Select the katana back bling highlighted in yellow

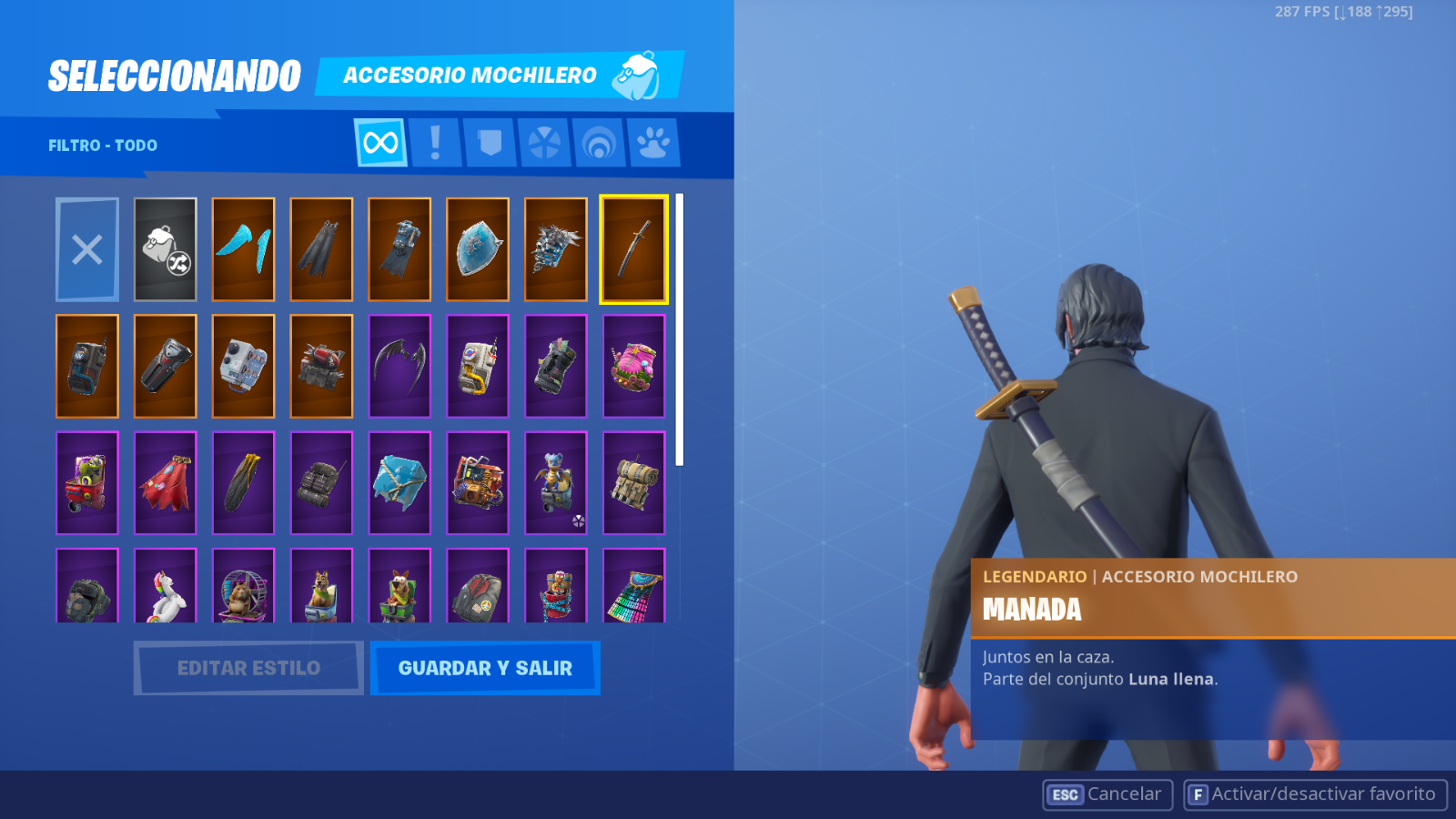(635, 249)
